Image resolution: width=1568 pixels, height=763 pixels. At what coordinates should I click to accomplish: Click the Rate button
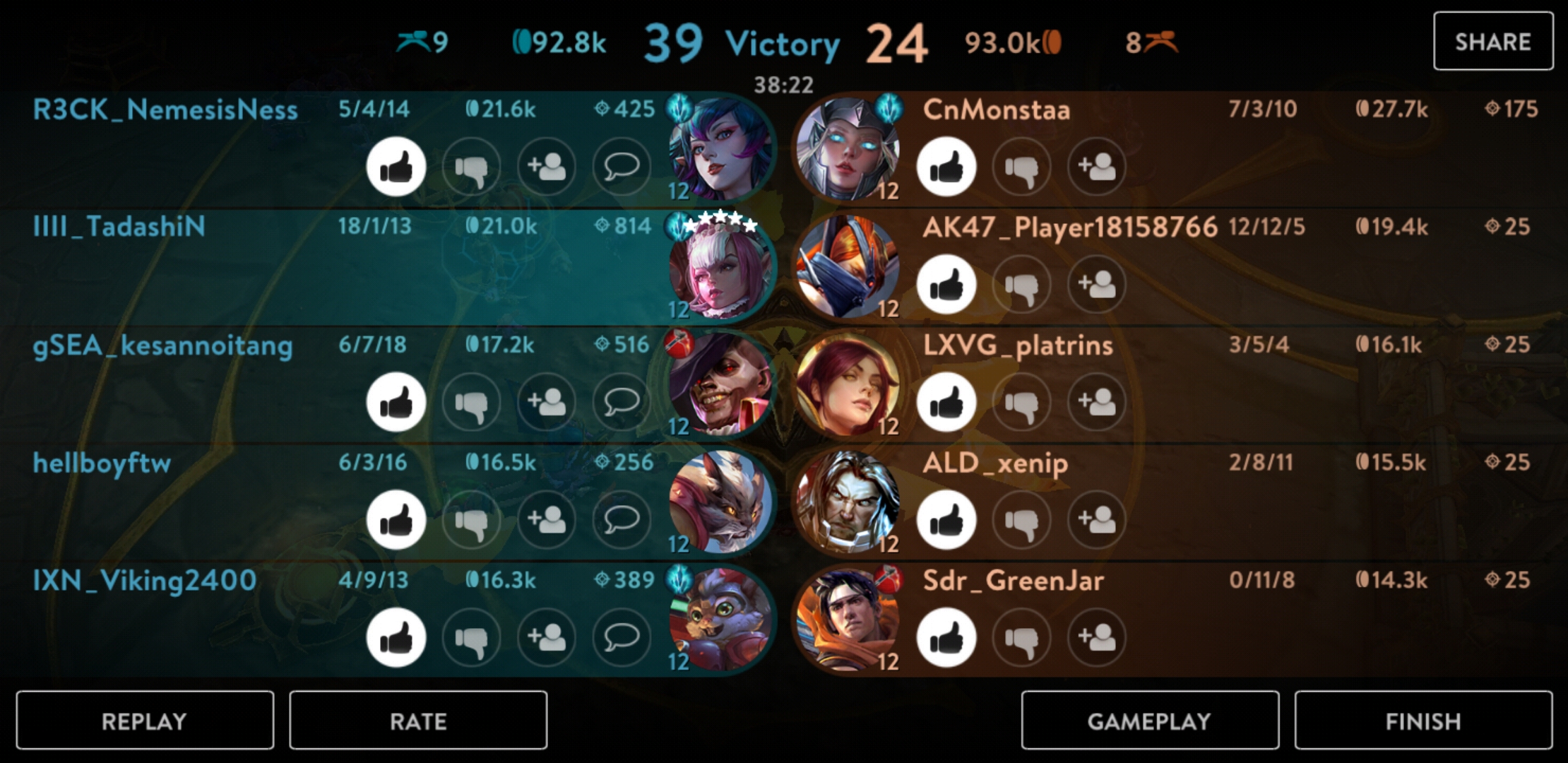(x=418, y=721)
